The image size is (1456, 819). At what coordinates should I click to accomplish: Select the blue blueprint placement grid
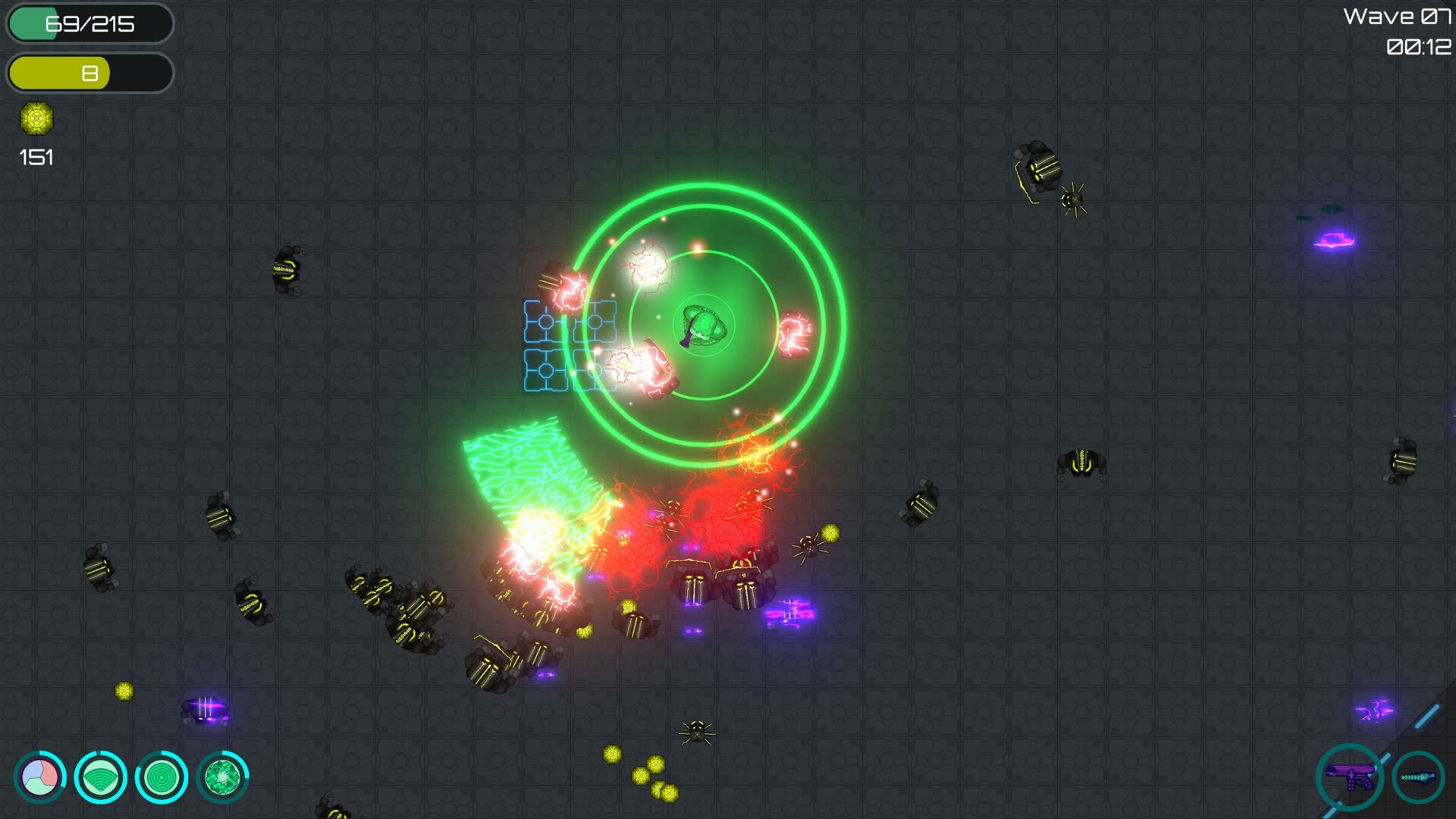point(569,345)
